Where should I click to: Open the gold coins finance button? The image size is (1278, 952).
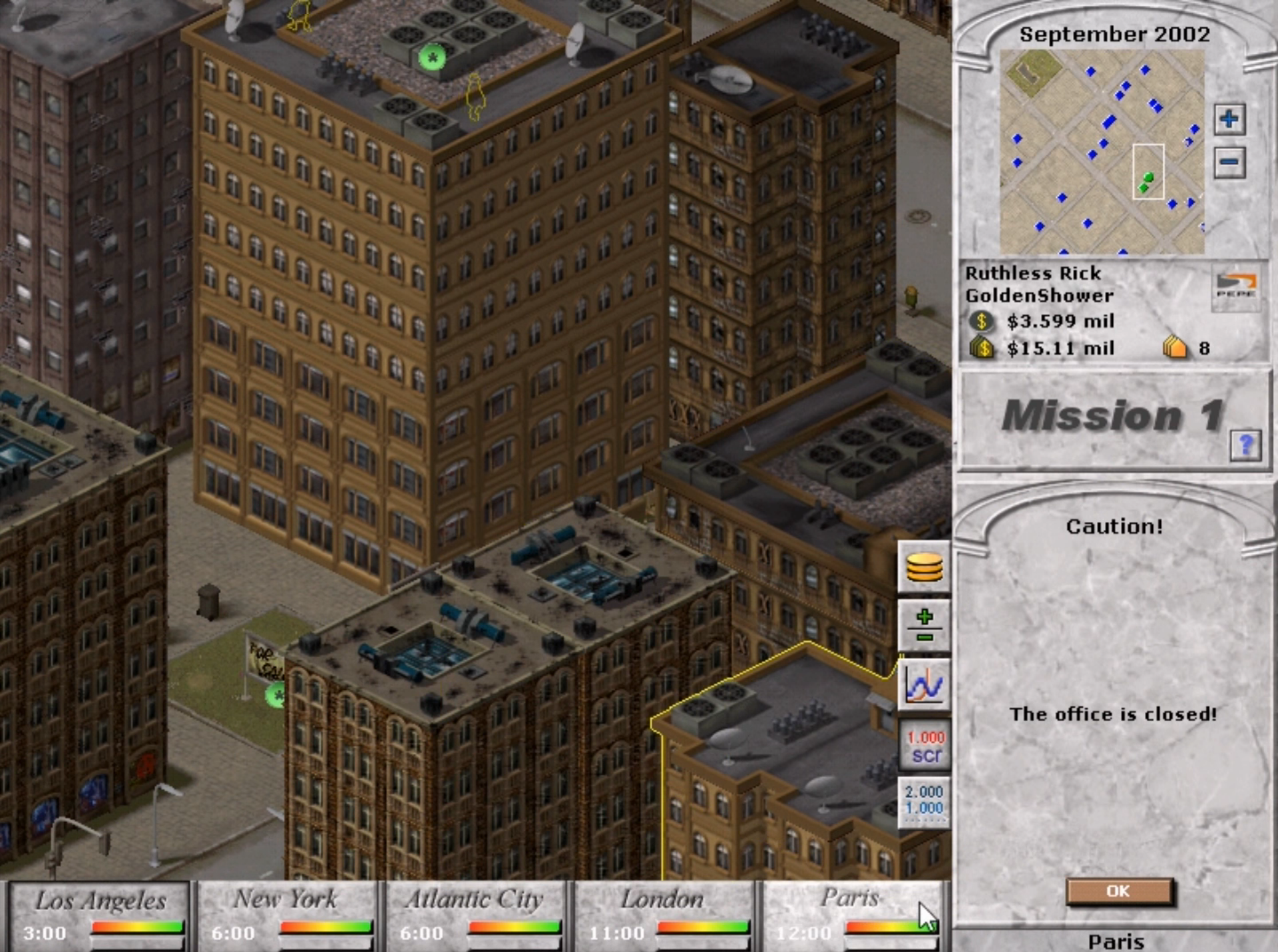pyautogui.click(x=924, y=568)
